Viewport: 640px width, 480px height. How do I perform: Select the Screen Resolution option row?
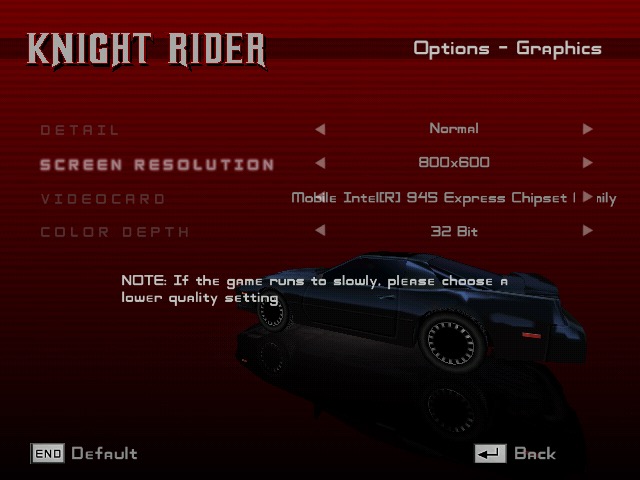[x=157, y=164]
